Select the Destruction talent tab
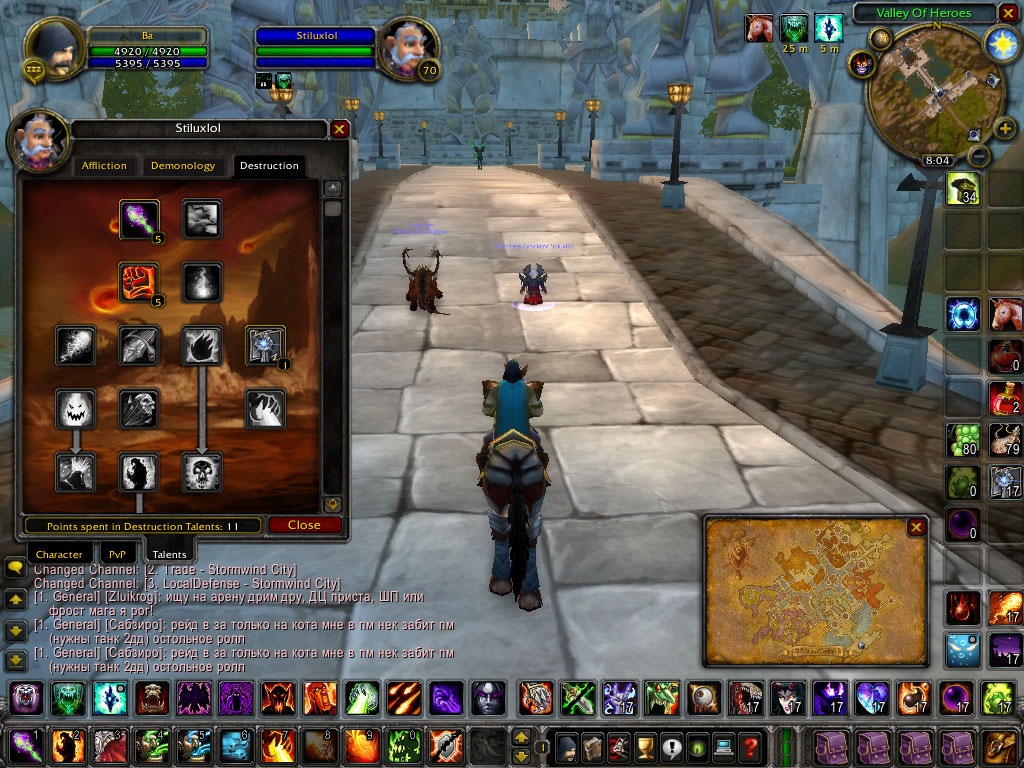This screenshot has height=768, width=1024. point(268,166)
